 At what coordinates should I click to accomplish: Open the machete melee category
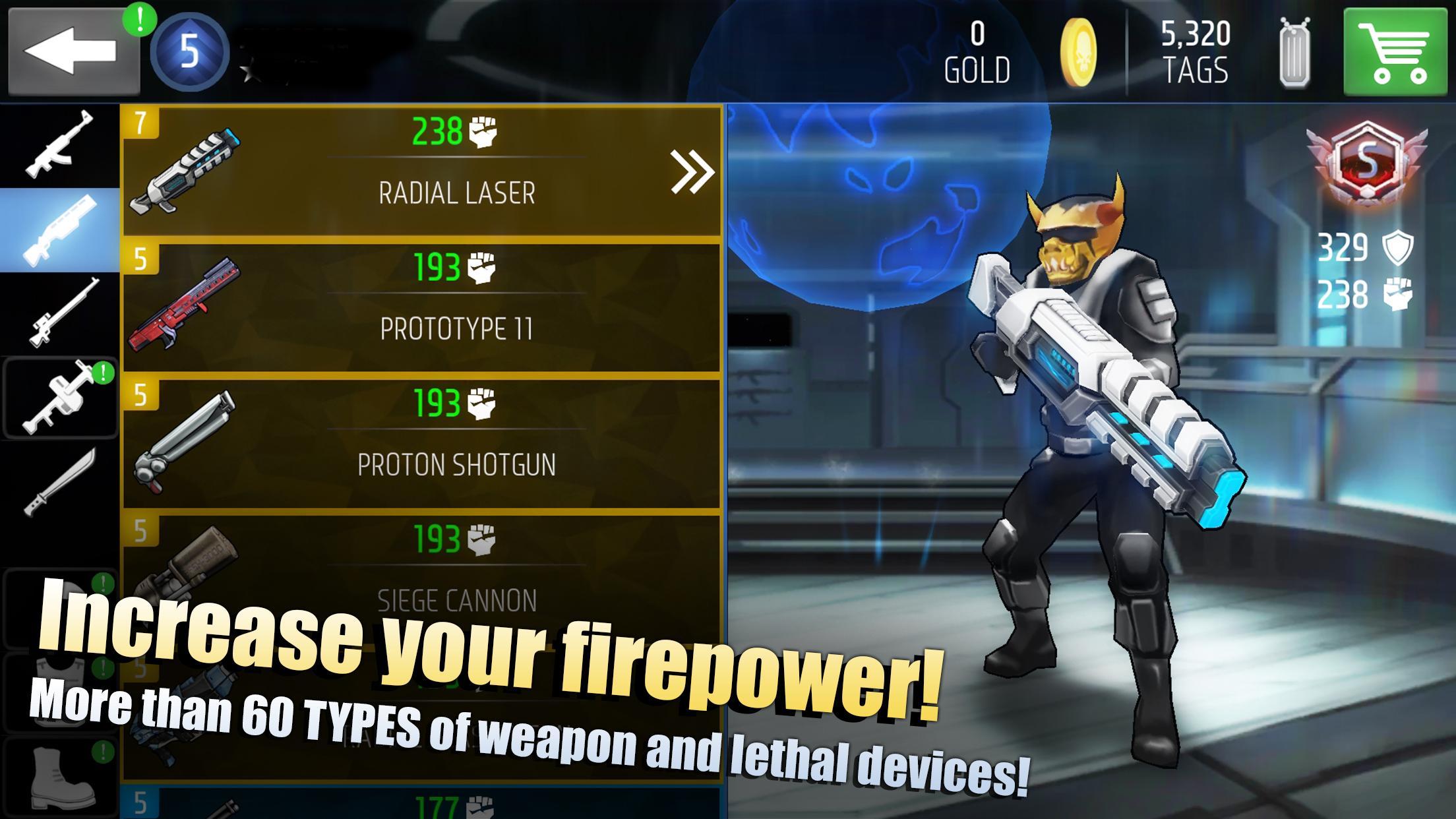59,483
